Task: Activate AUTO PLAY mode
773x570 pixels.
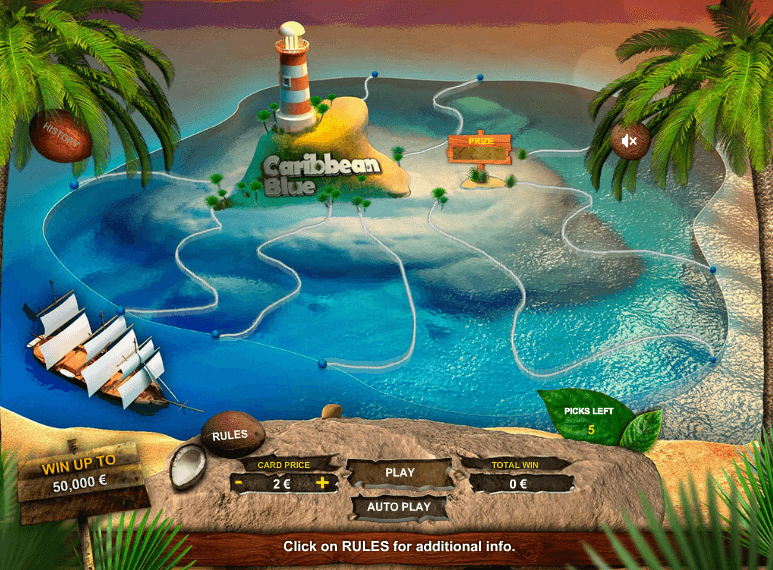Action: tap(399, 507)
